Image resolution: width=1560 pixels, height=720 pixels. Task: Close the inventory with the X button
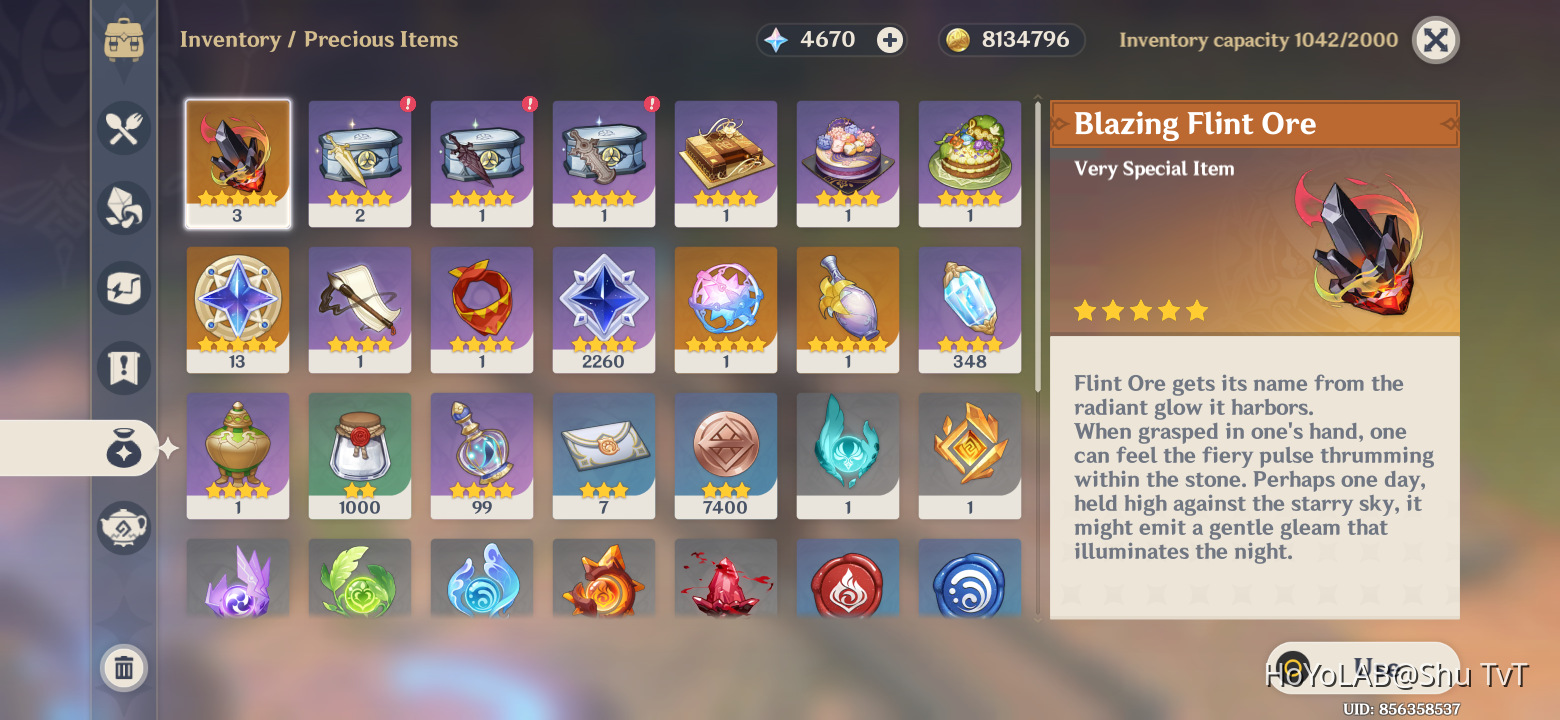(x=1435, y=41)
